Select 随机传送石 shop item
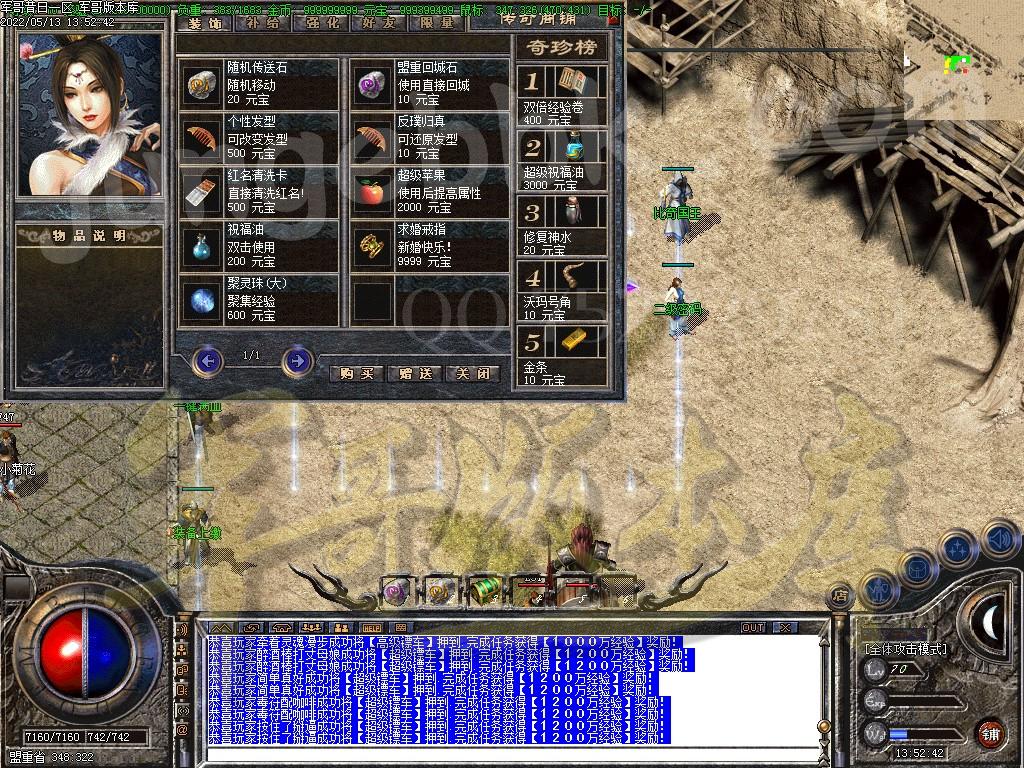 [x=202, y=84]
